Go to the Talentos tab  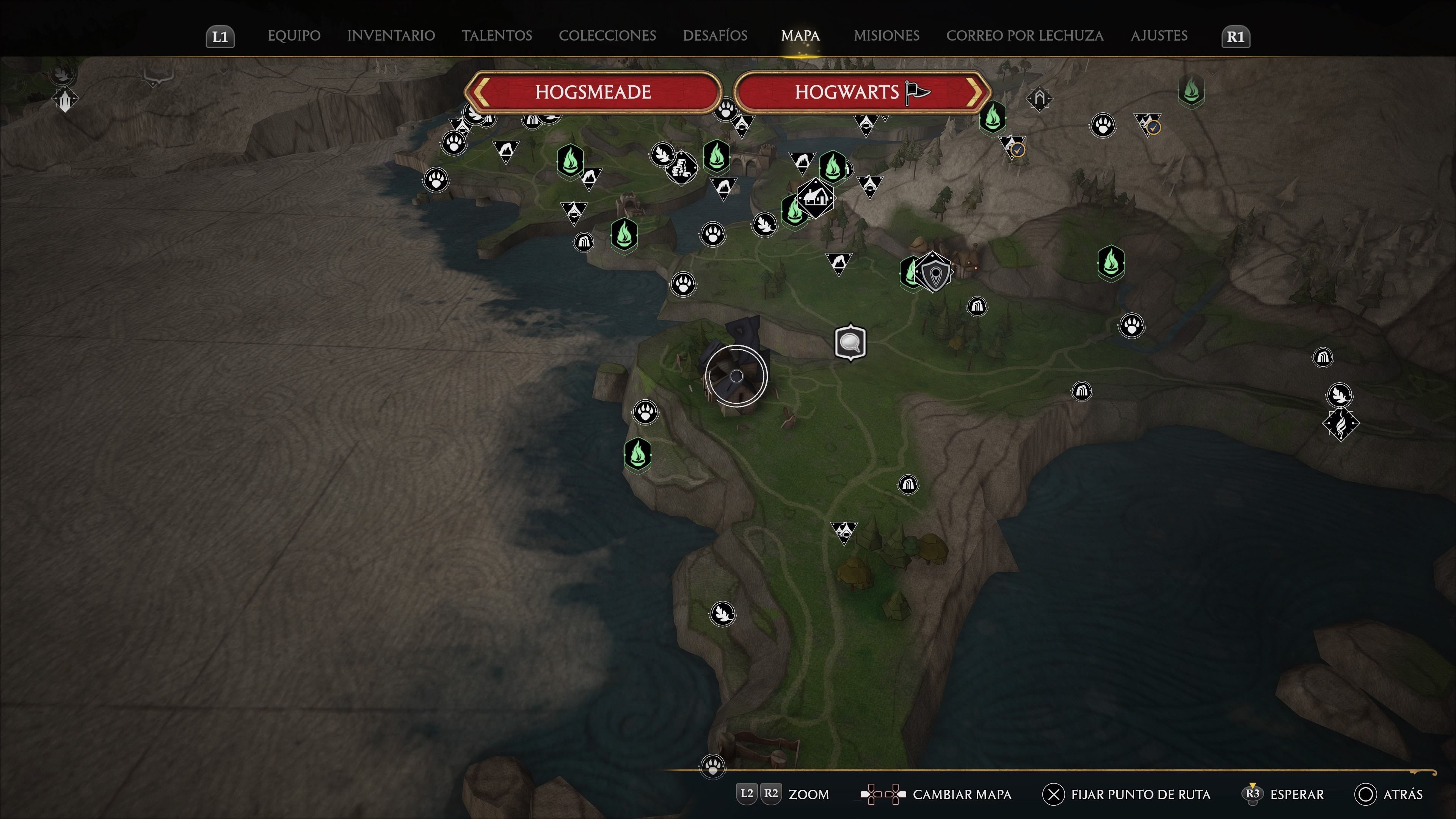click(x=496, y=36)
